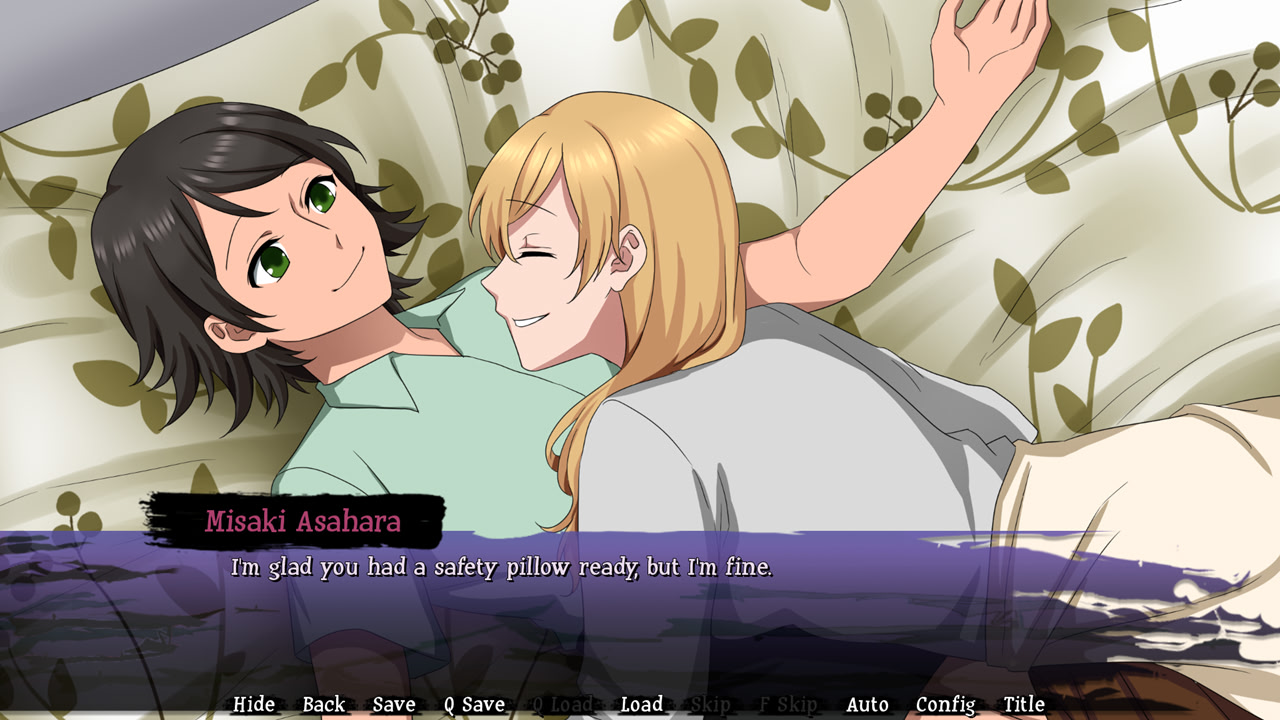Go Back to previous dialogue line

click(x=323, y=705)
